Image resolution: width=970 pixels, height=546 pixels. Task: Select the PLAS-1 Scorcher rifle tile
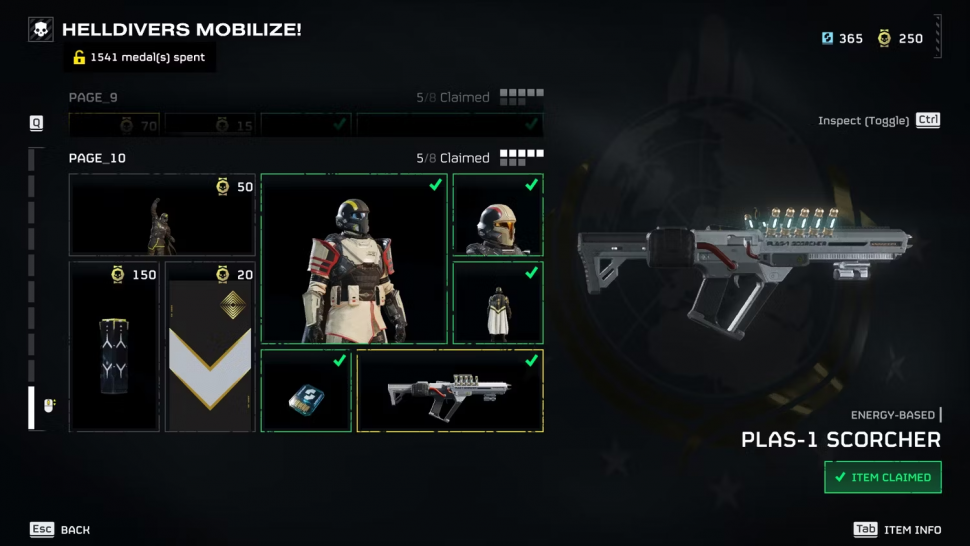coord(450,391)
